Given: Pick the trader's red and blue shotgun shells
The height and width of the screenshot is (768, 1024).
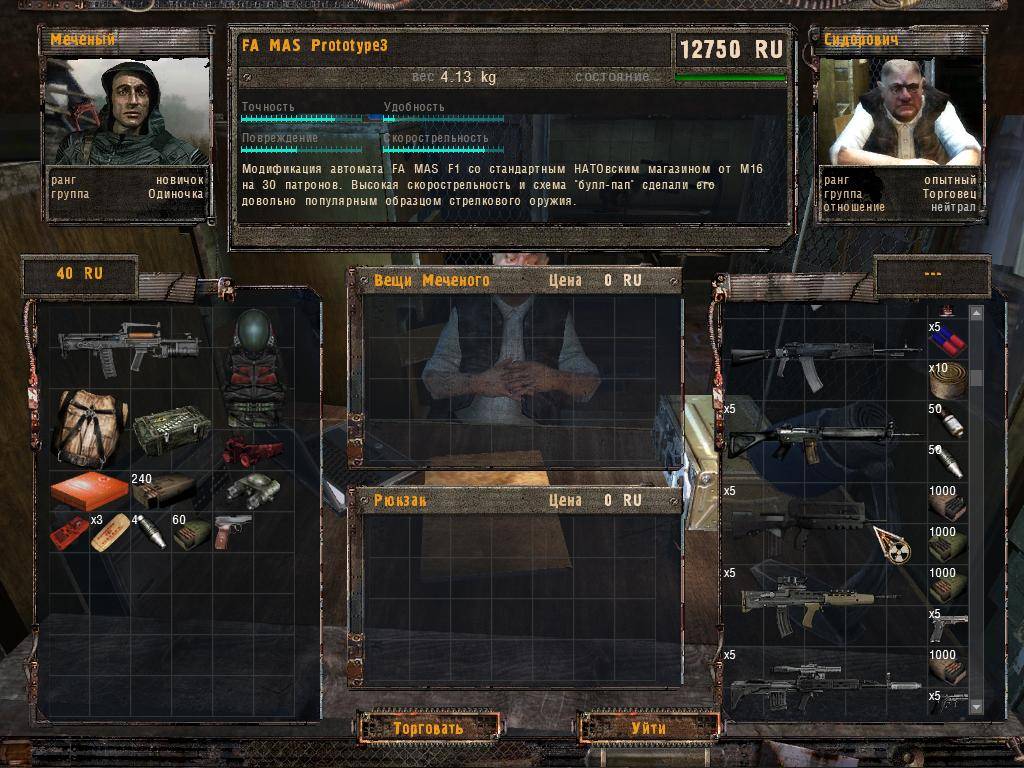Looking at the screenshot, I should pyautogui.click(x=952, y=341).
